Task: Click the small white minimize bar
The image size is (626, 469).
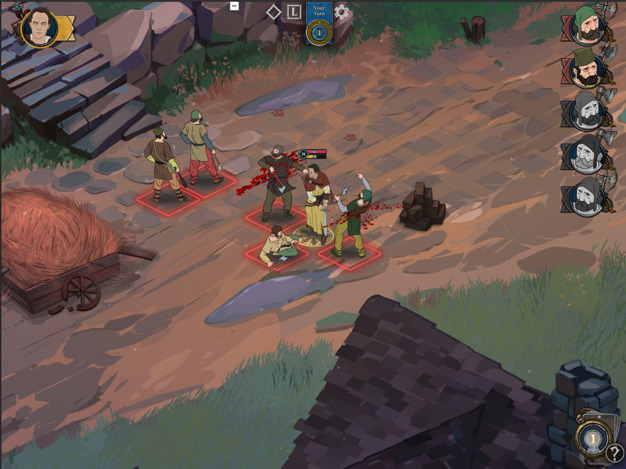Action: pos(234,6)
